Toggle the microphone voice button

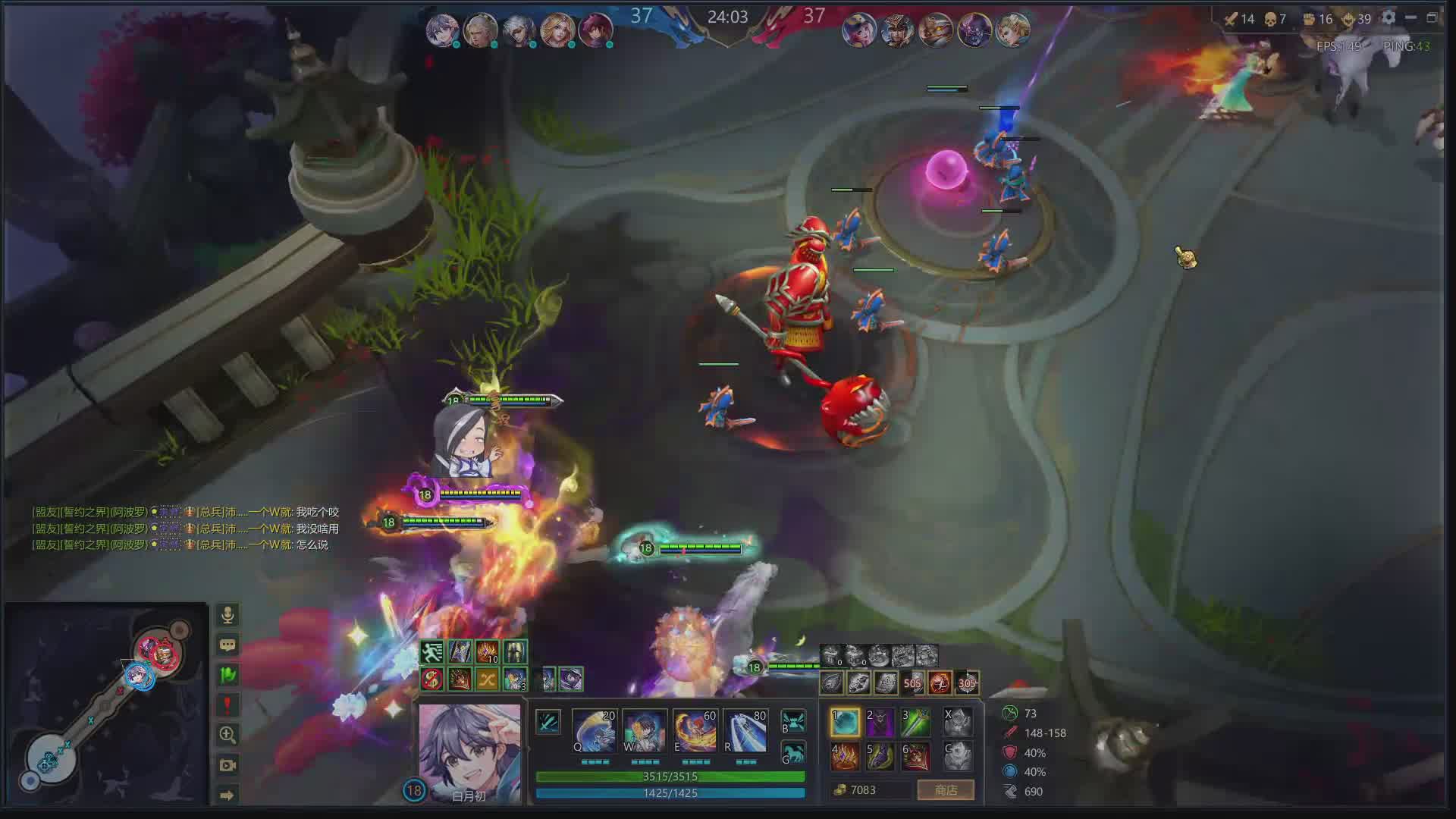tap(227, 615)
